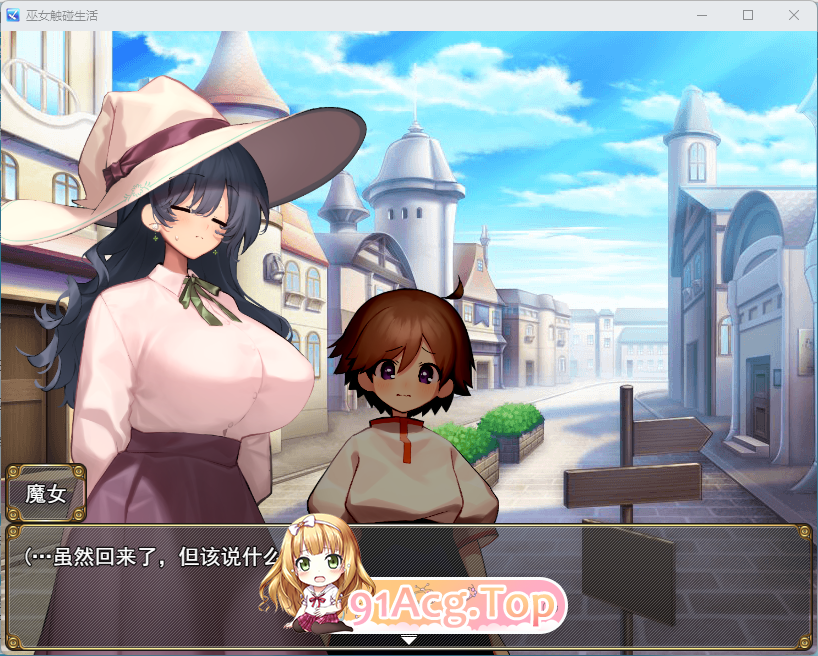Maximize the game window
818x656 pixels.
tap(747, 15)
